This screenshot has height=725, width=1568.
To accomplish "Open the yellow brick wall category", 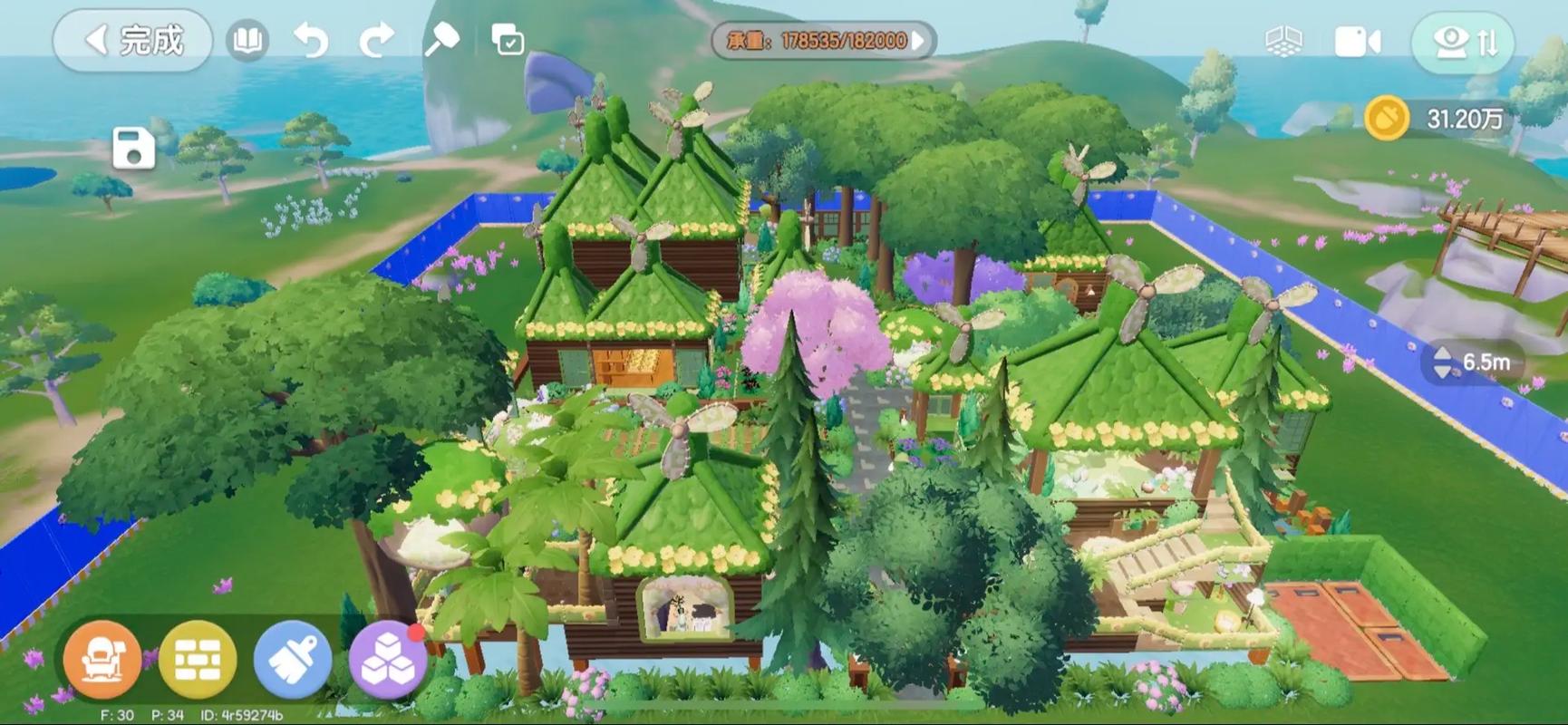I will (197, 661).
